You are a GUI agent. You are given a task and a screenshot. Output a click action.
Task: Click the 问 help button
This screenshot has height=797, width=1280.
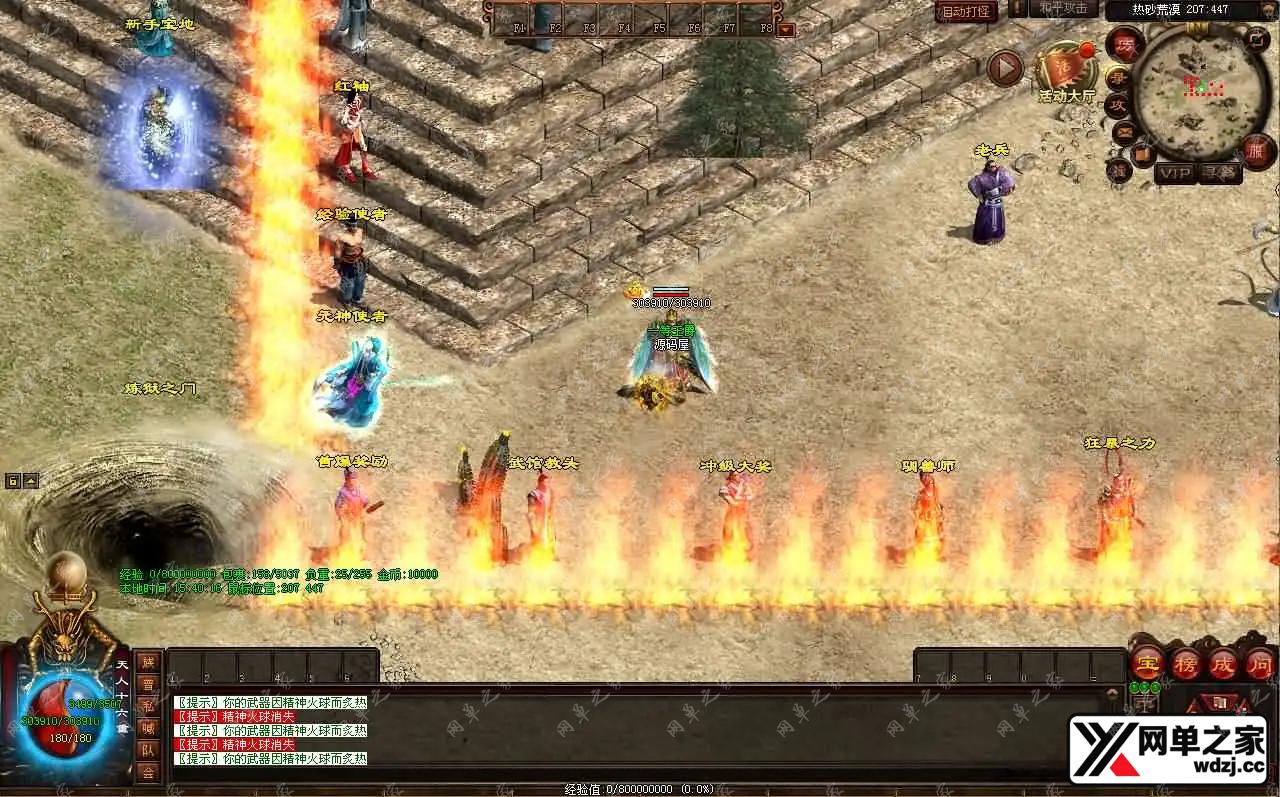1258,662
